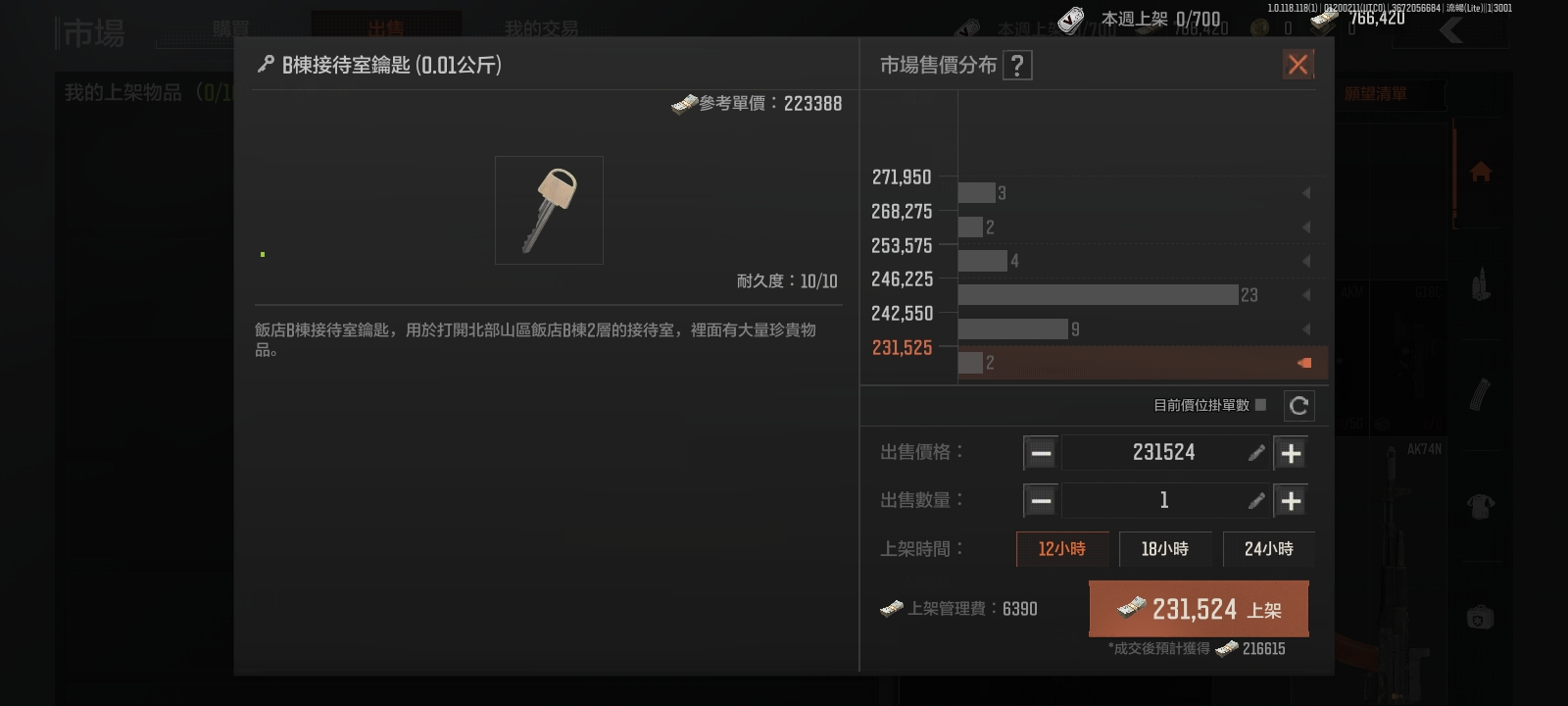1568x706 pixels.
Task: Expand the highlighted 231,525 price row
Action: 1304,362
